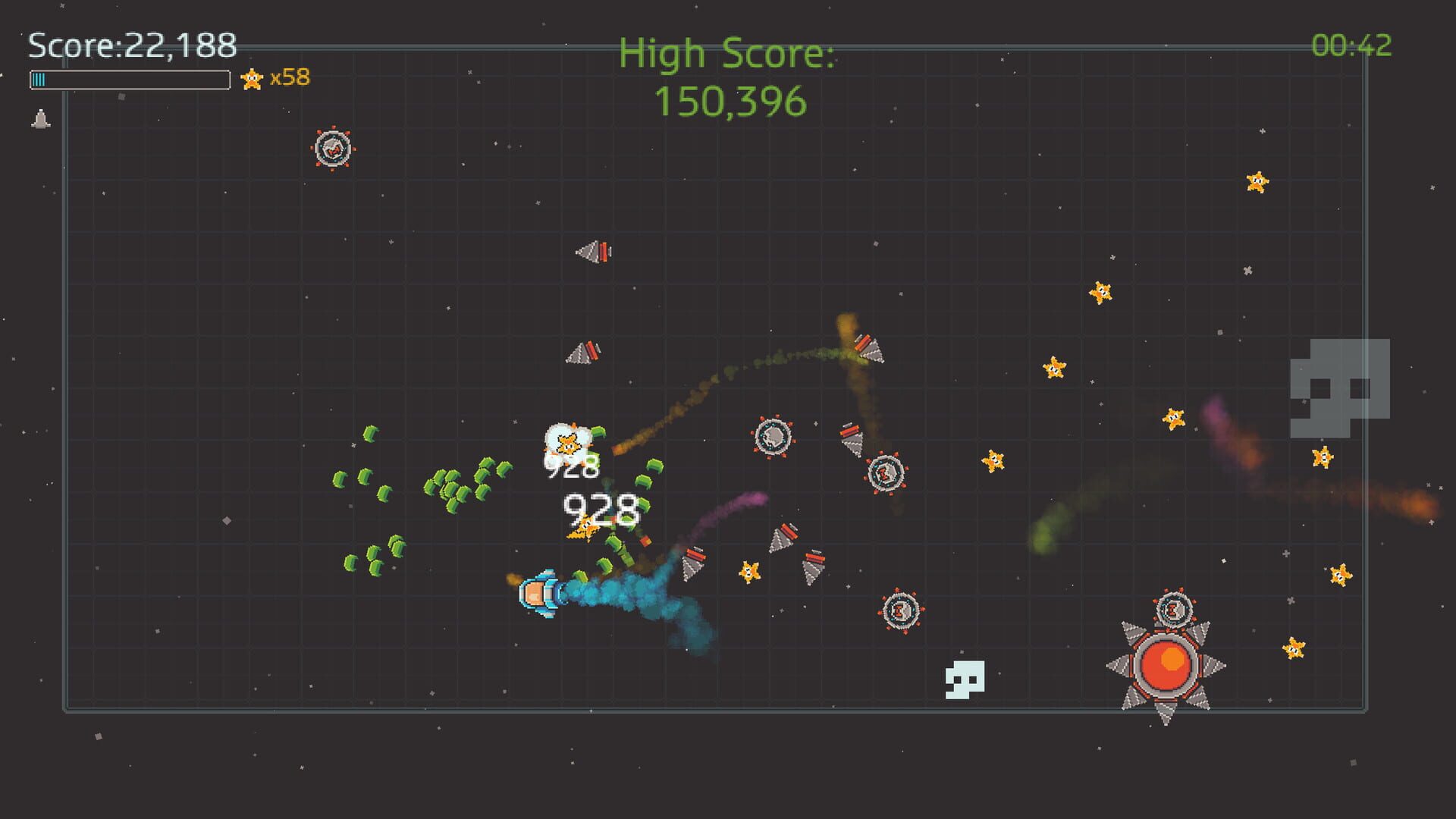Image resolution: width=1456 pixels, height=819 pixels.
Task: Select the orange star enemy near top right corner
Action: [1255, 182]
